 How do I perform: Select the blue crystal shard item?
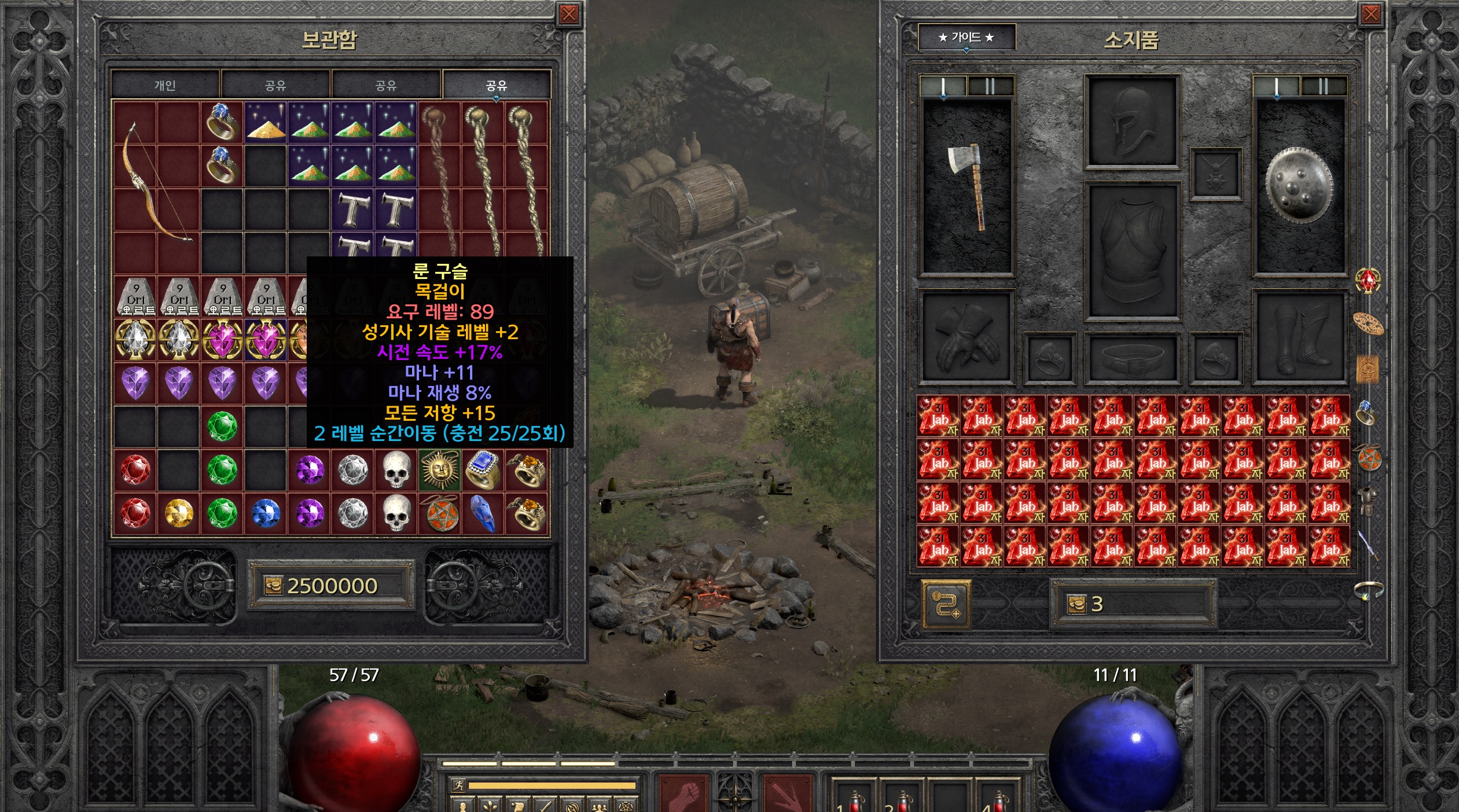coord(483,513)
